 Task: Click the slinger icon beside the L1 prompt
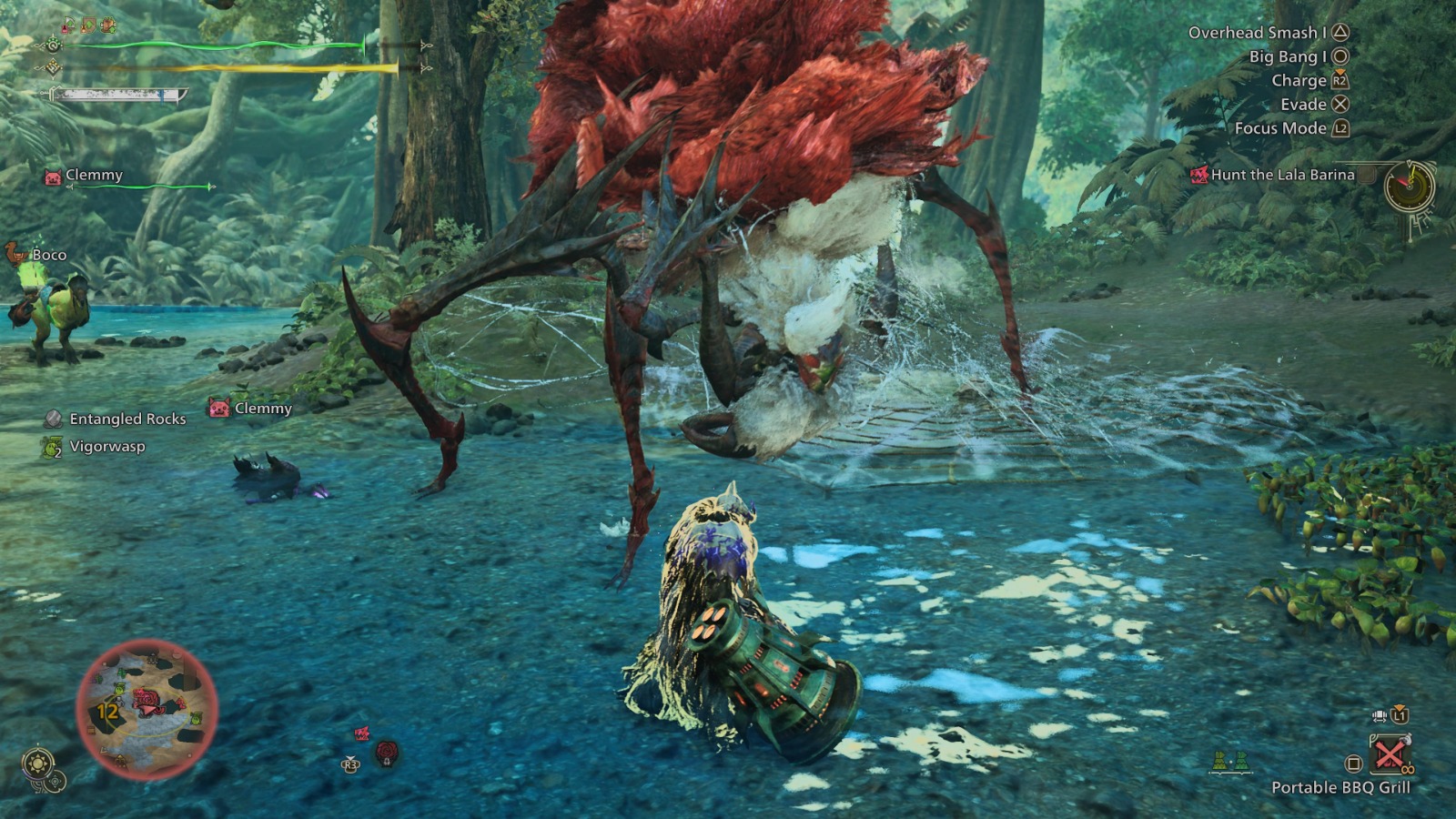click(x=1379, y=715)
